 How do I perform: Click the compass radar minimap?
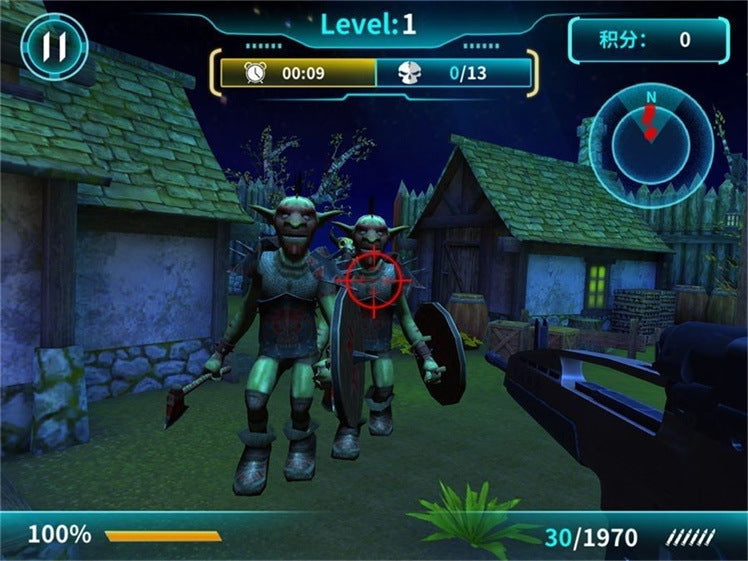tap(651, 143)
